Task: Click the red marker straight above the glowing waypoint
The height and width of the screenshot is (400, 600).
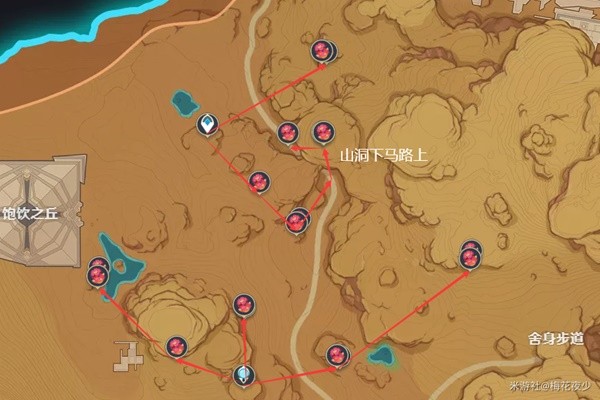Action: (243, 305)
